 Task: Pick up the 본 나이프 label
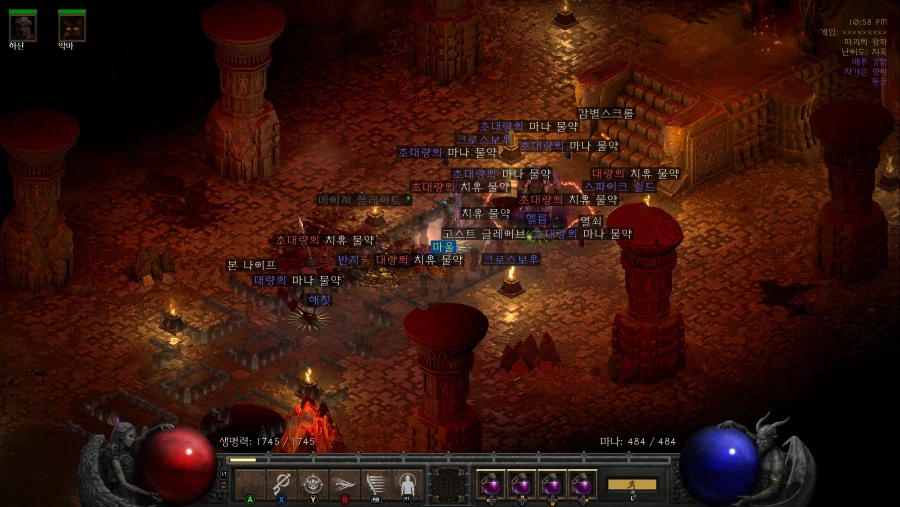251,265
